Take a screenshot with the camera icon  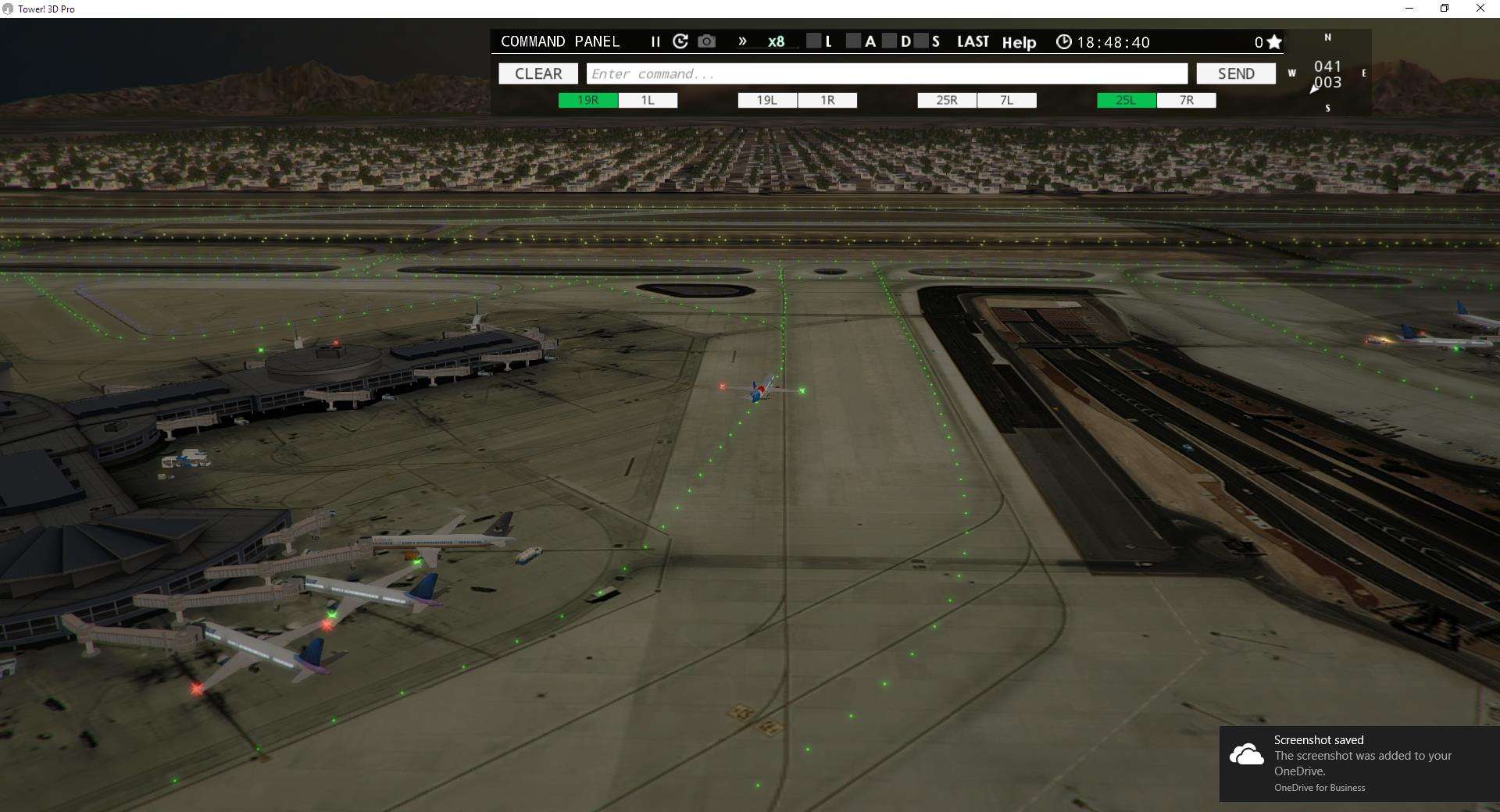click(x=706, y=41)
